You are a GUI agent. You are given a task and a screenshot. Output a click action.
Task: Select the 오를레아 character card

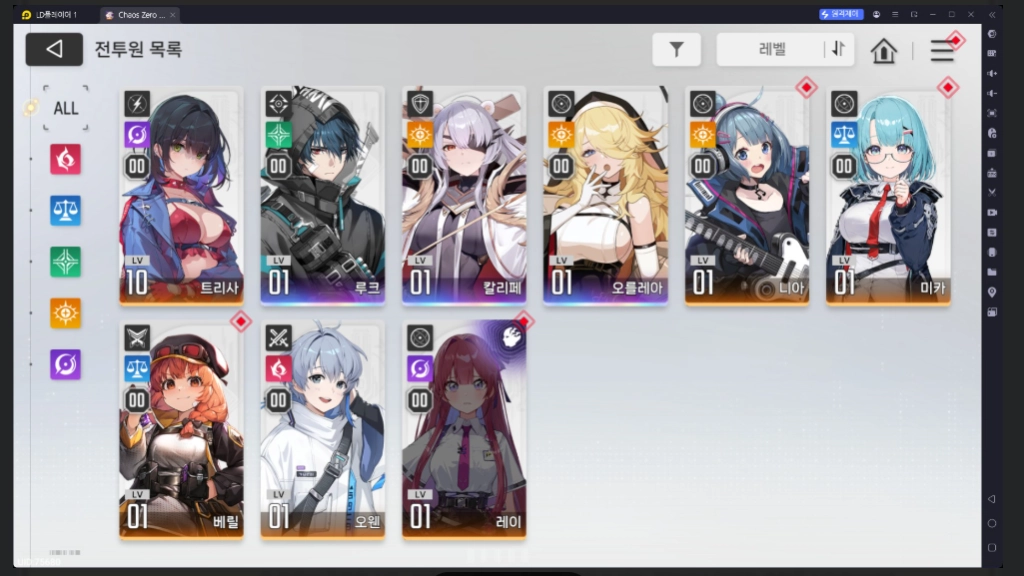(605, 197)
